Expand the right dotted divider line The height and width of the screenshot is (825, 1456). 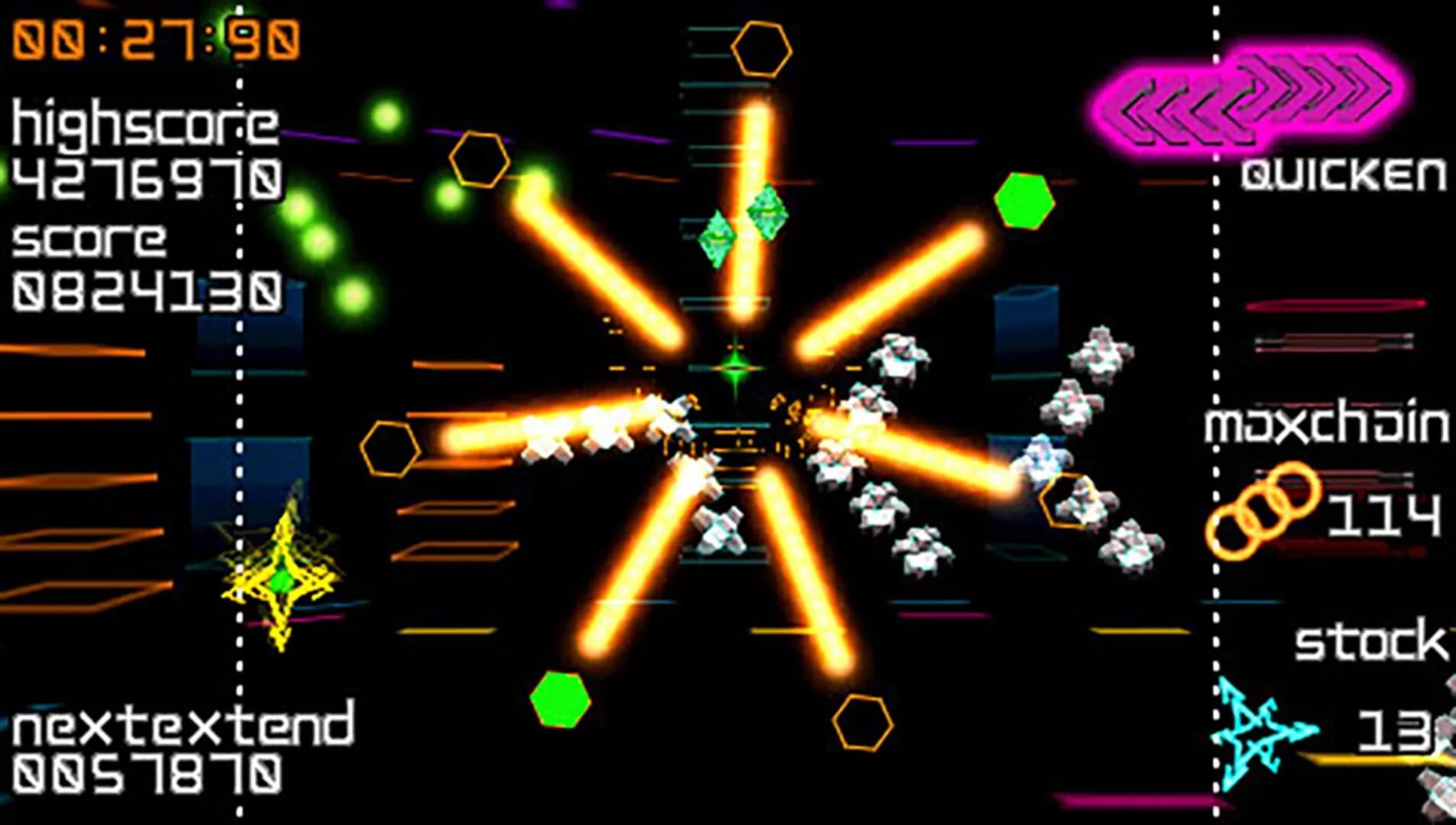tap(1215, 412)
